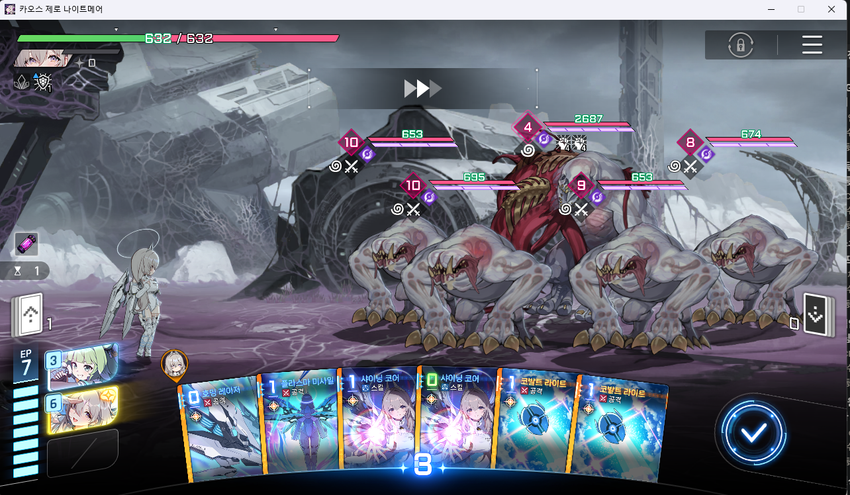This screenshot has height=495, width=850.
Task: View the discard pile
Action: pyautogui.click(x=817, y=314)
